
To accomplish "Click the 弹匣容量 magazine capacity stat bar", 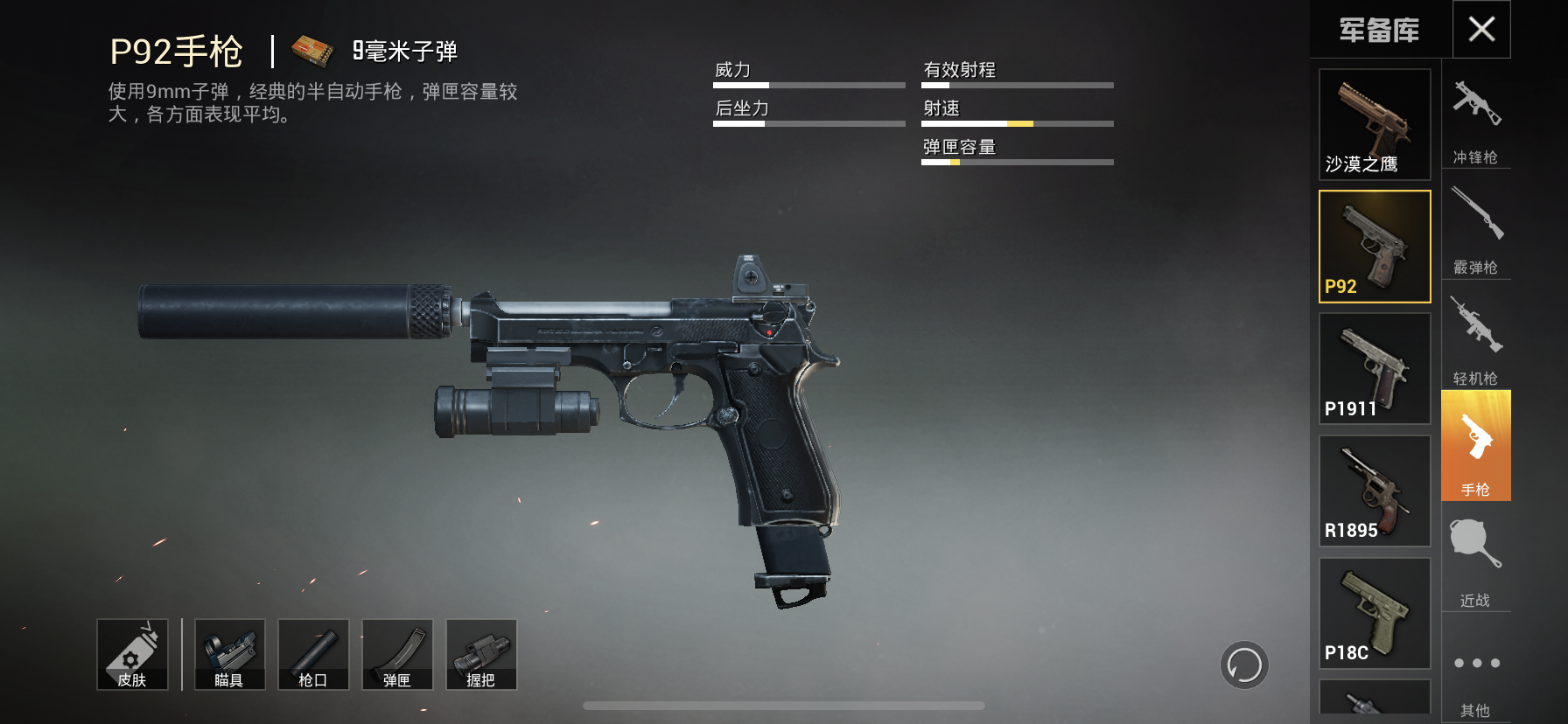I will coord(1015,160).
